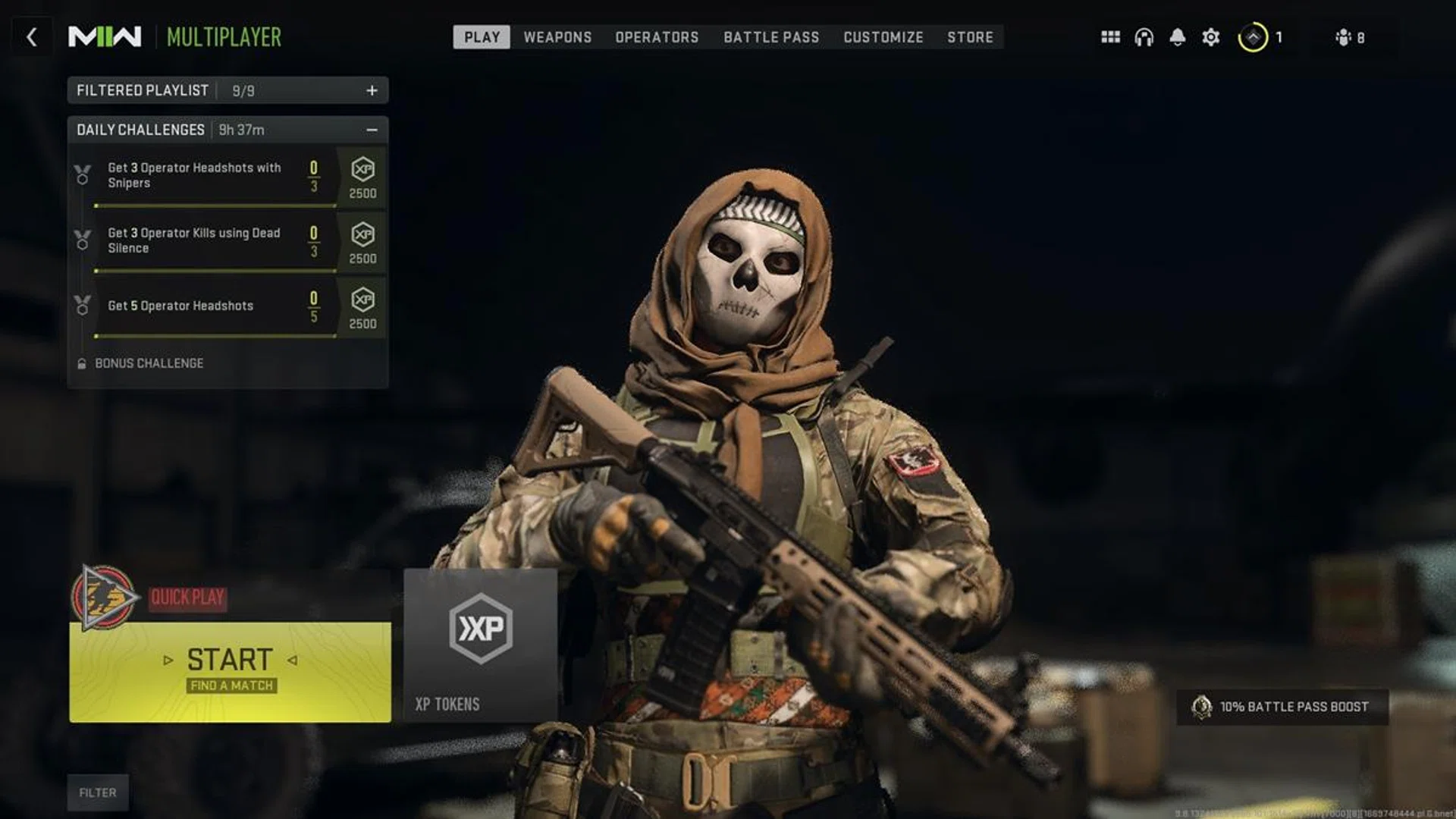The width and height of the screenshot is (1456, 819).
Task: Open the player rank emblem
Action: [1253, 37]
